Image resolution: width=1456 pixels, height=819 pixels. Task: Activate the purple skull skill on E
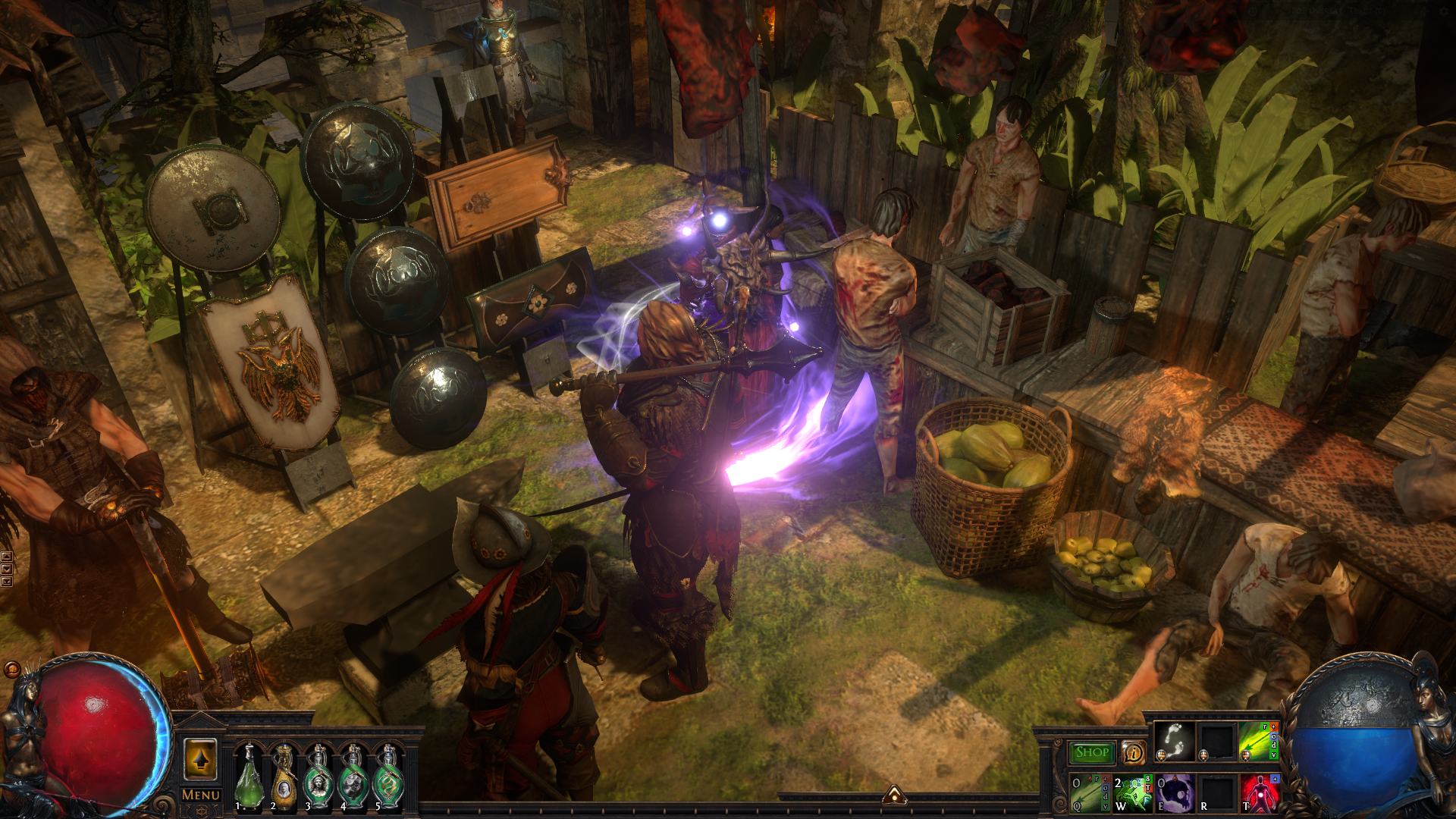[x=1175, y=792]
